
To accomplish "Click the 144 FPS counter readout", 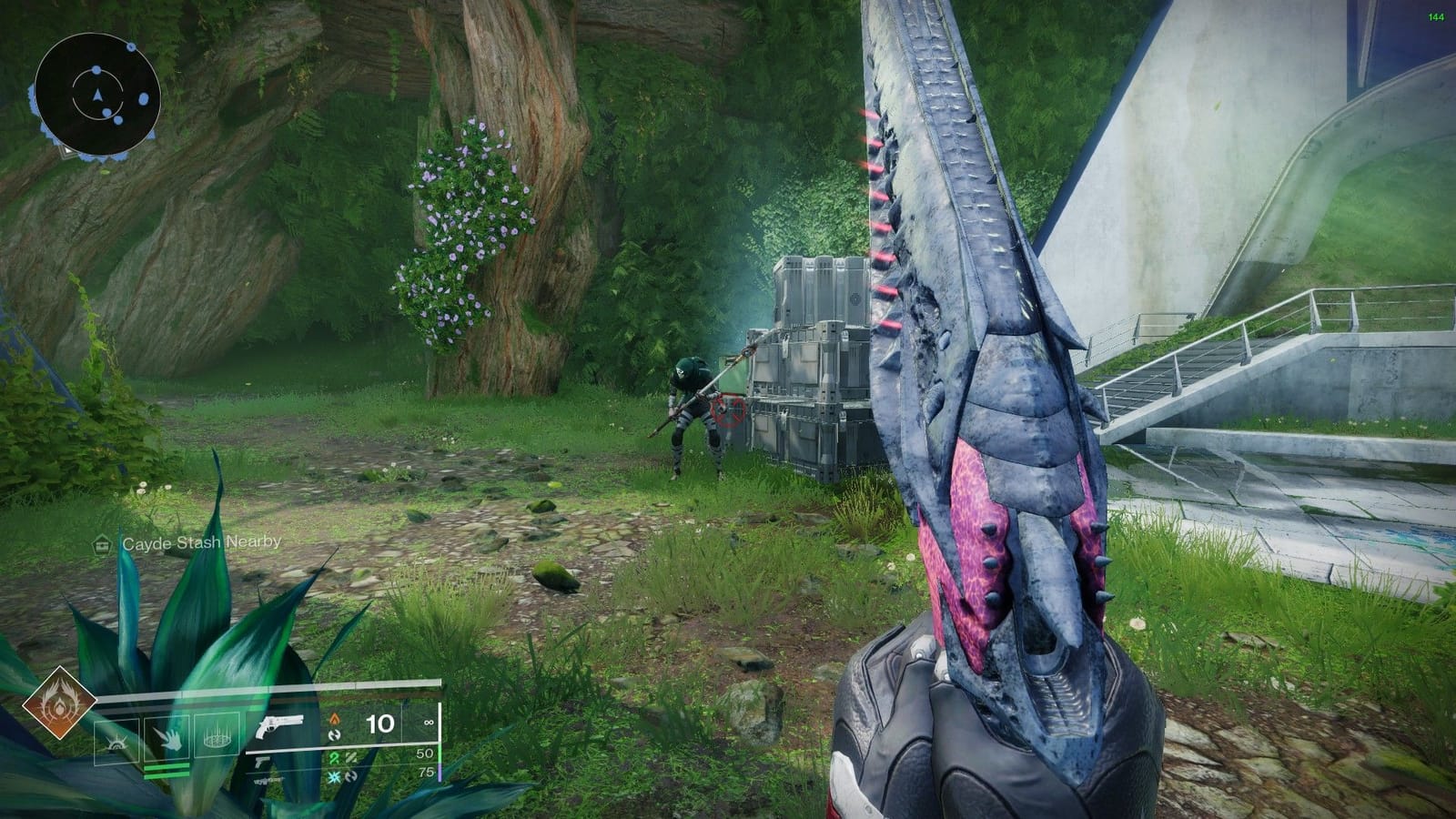I will (1436, 15).
